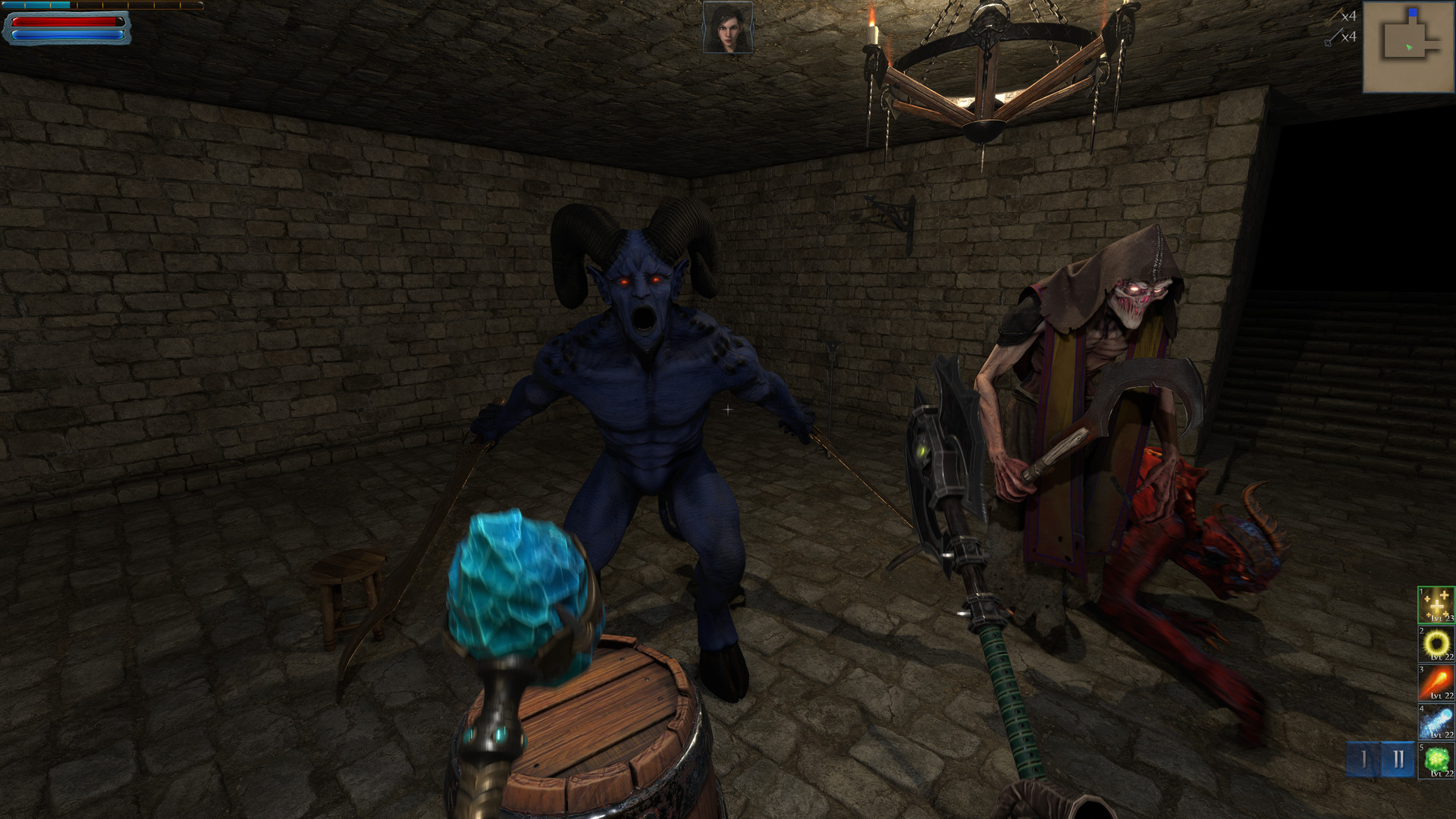
Task: Click the blue marker on the minimap
Action: (x=1413, y=12)
